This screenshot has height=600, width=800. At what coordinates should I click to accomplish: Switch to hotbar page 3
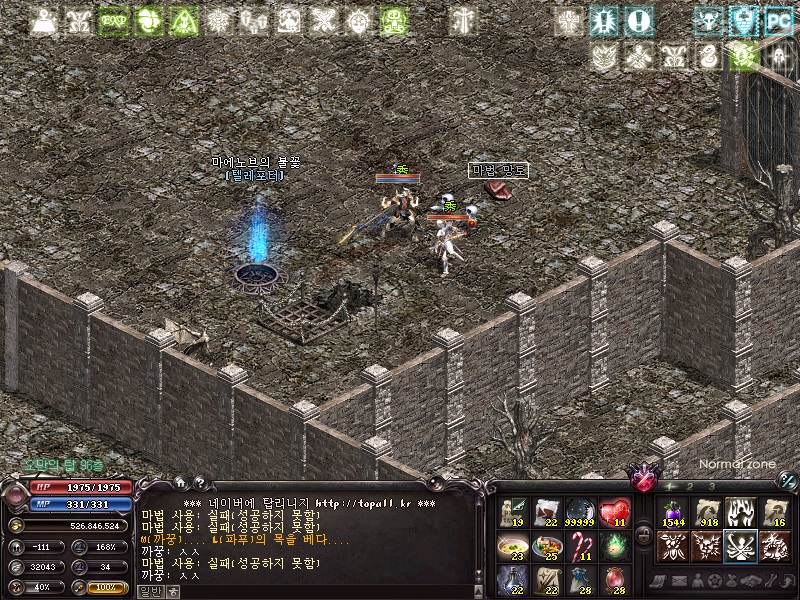[x=711, y=486]
